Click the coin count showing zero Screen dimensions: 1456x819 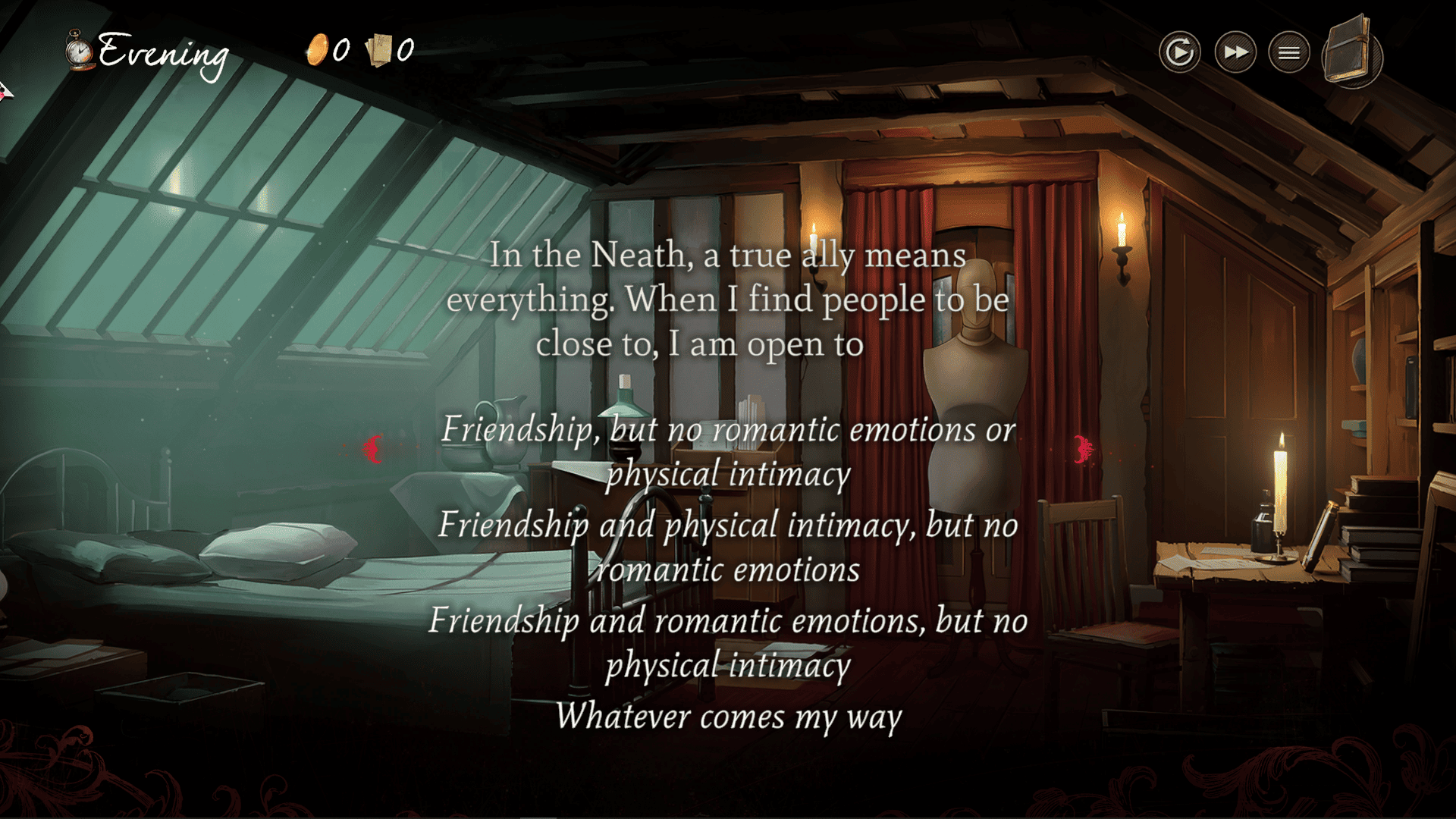tap(340, 52)
